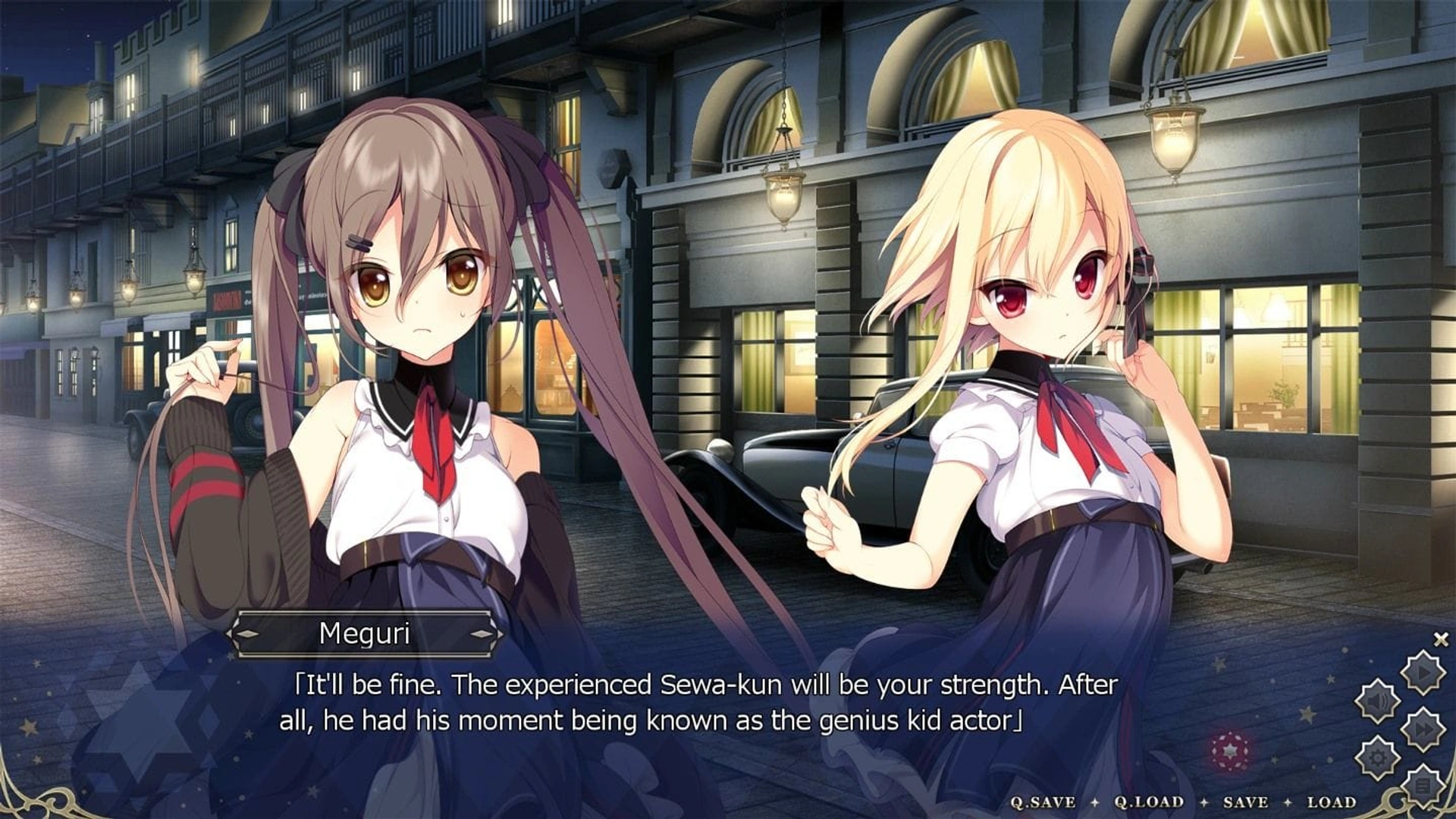This screenshot has width=1456, height=819.
Task: Hide the dialogue window with the X
Action: (x=1441, y=640)
